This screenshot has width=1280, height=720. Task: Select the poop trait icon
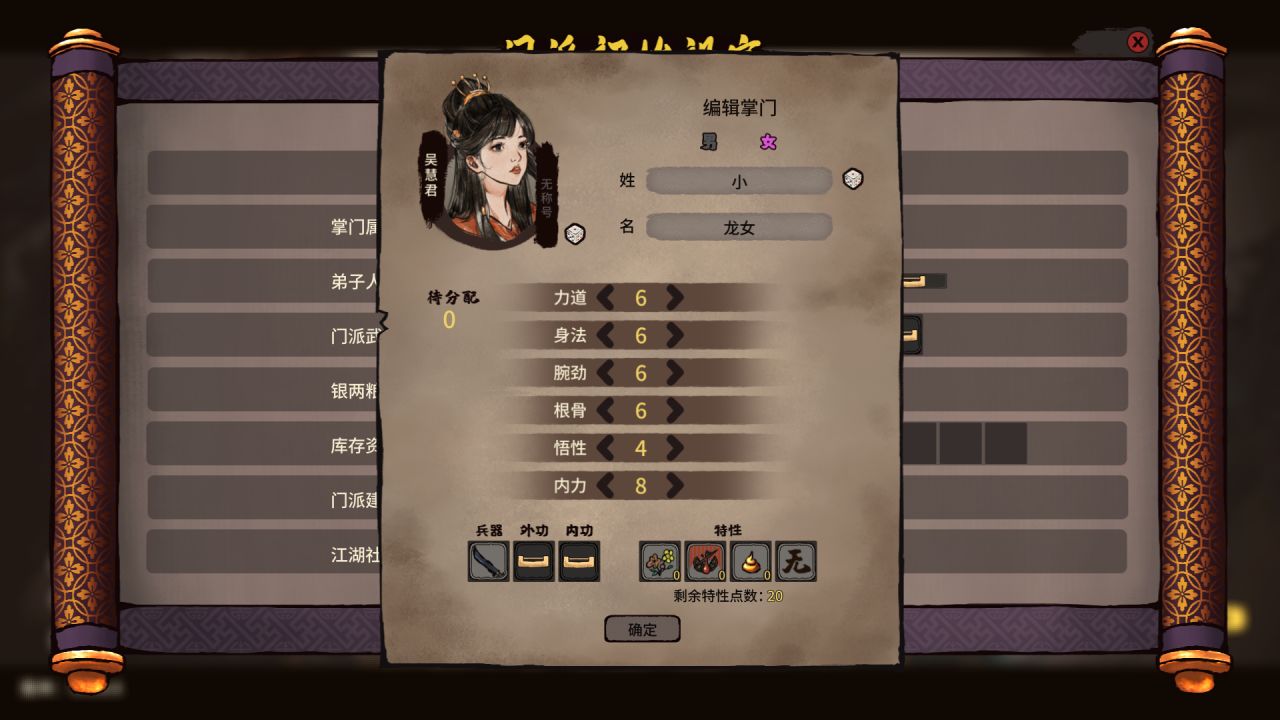click(x=750, y=561)
